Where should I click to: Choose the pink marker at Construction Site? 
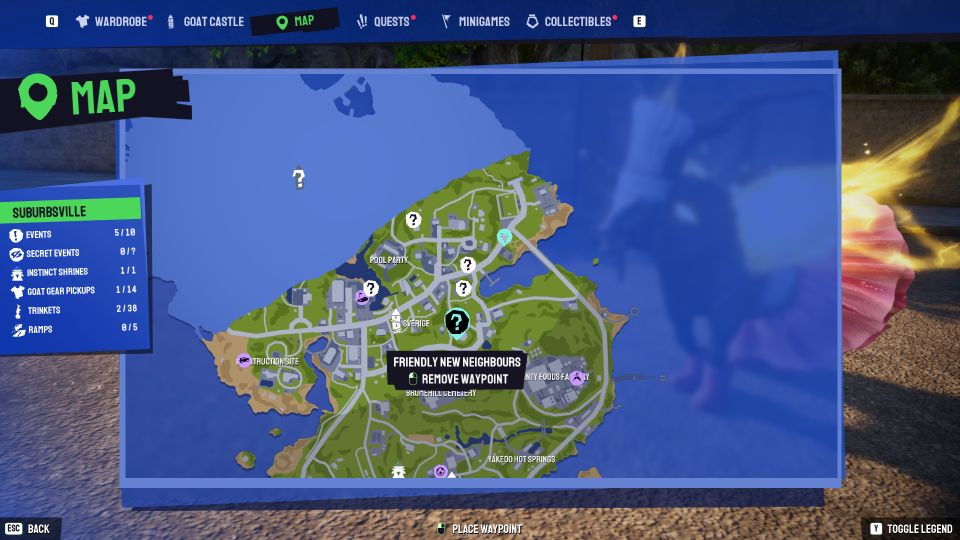click(244, 360)
